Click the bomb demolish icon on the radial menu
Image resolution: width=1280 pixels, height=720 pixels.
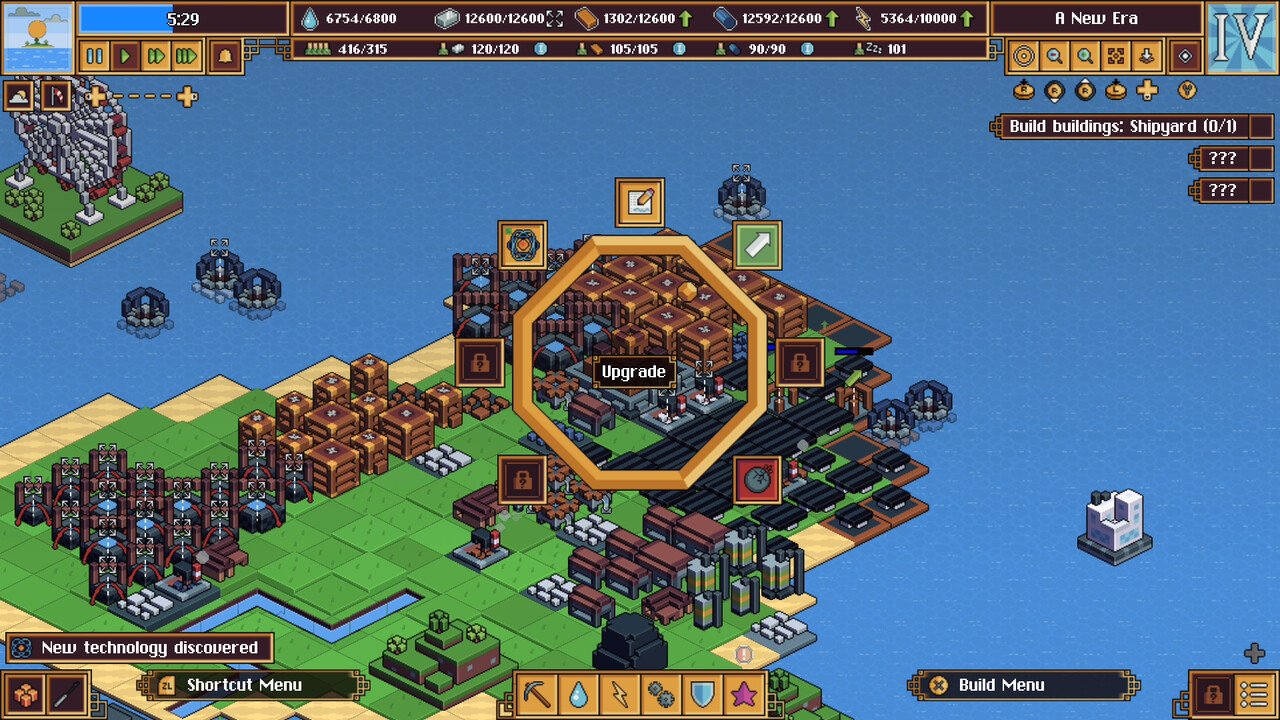click(757, 477)
